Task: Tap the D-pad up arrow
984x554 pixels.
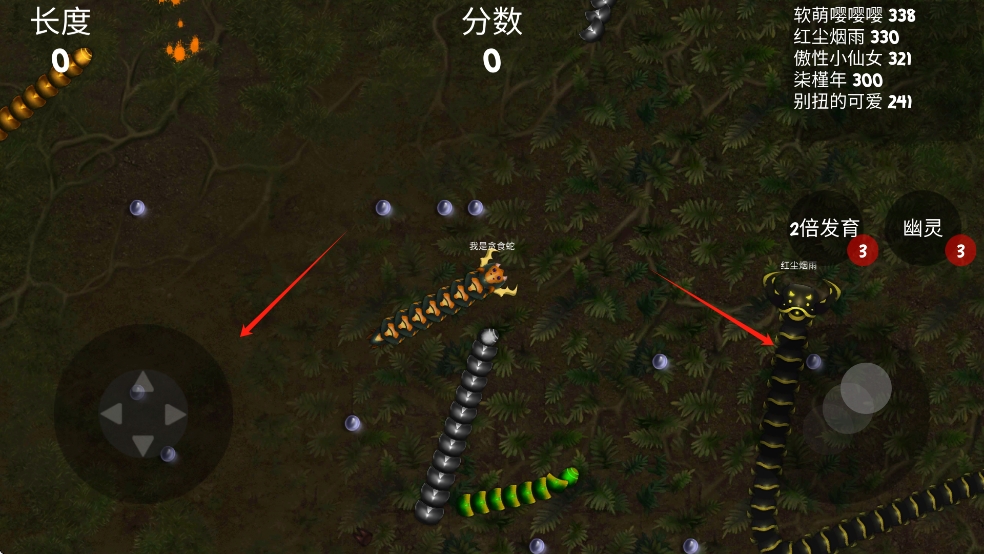Action: pyautogui.click(x=143, y=381)
